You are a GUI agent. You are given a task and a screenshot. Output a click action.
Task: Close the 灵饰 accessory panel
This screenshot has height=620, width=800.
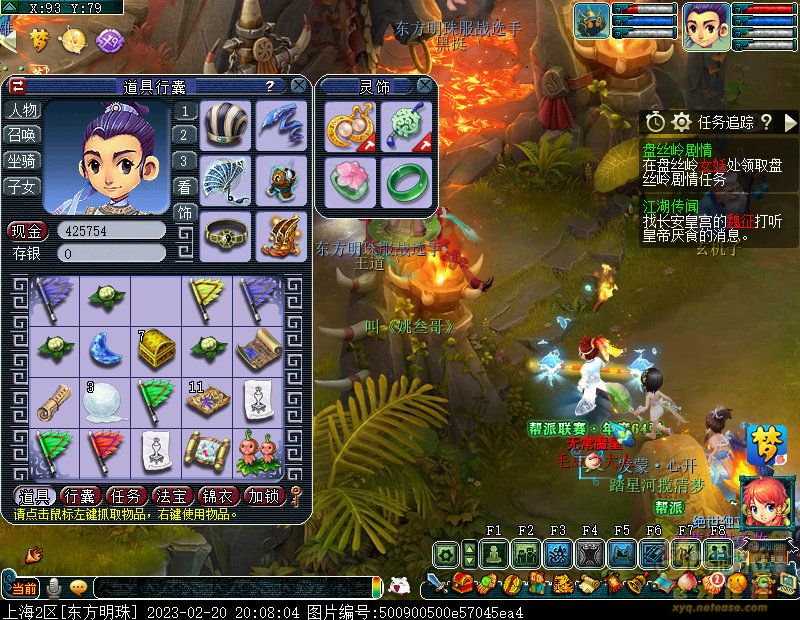click(x=425, y=87)
